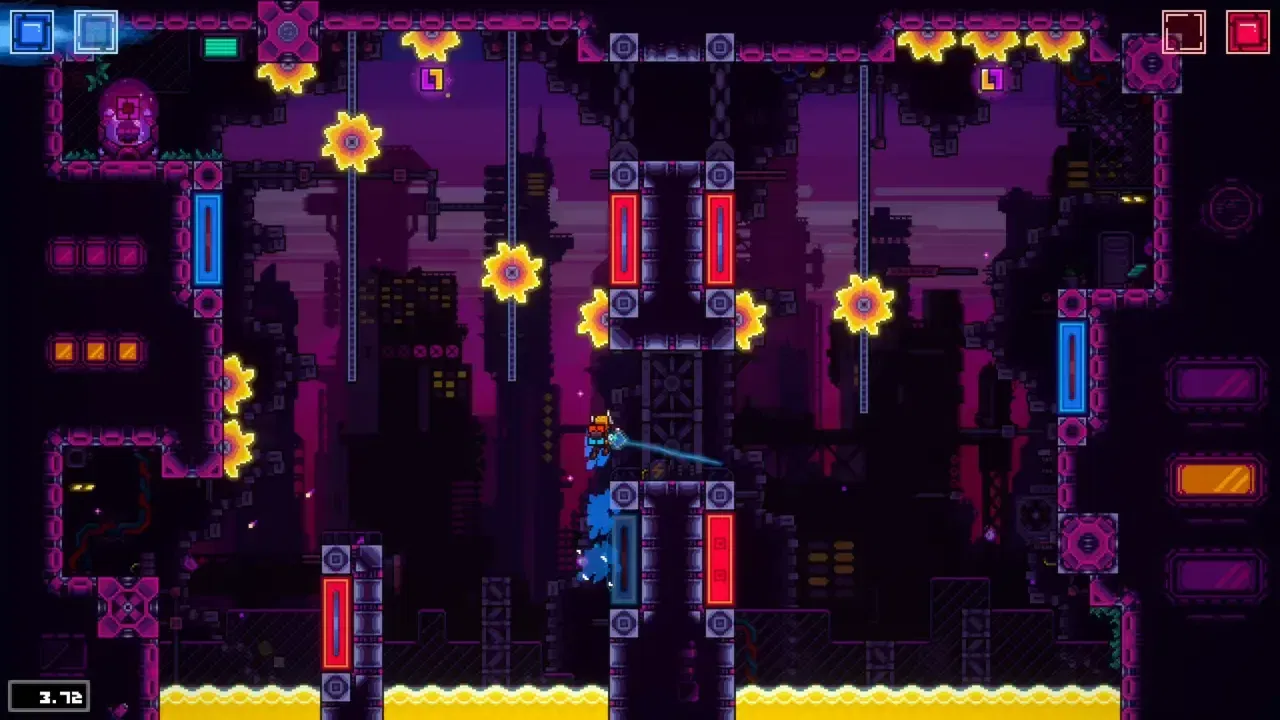Viewport: 1280px width, 720px height.
Task: Click the 3.72 timer display
Action: [51, 697]
